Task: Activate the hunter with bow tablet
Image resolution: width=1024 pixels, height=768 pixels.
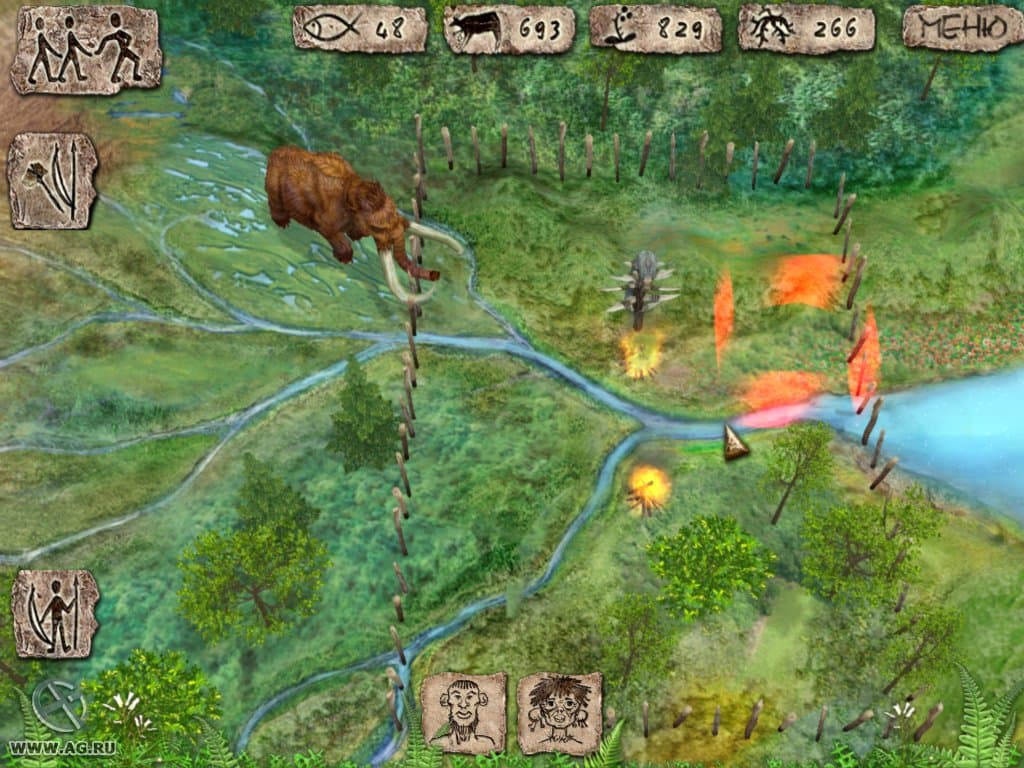Action: click(x=55, y=613)
